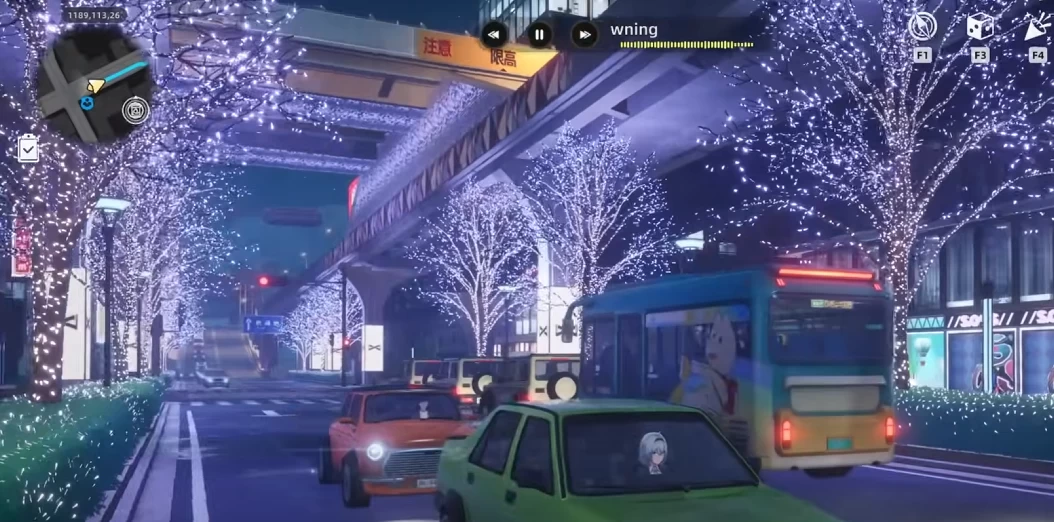Open the clipboard checklist quest tracker
This screenshot has width=1054, height=522.
[28, 149]
